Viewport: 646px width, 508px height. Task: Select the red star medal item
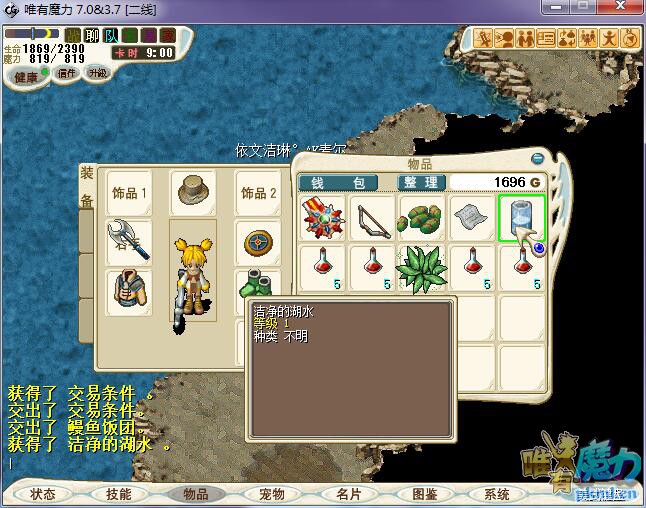pos(324,217)
